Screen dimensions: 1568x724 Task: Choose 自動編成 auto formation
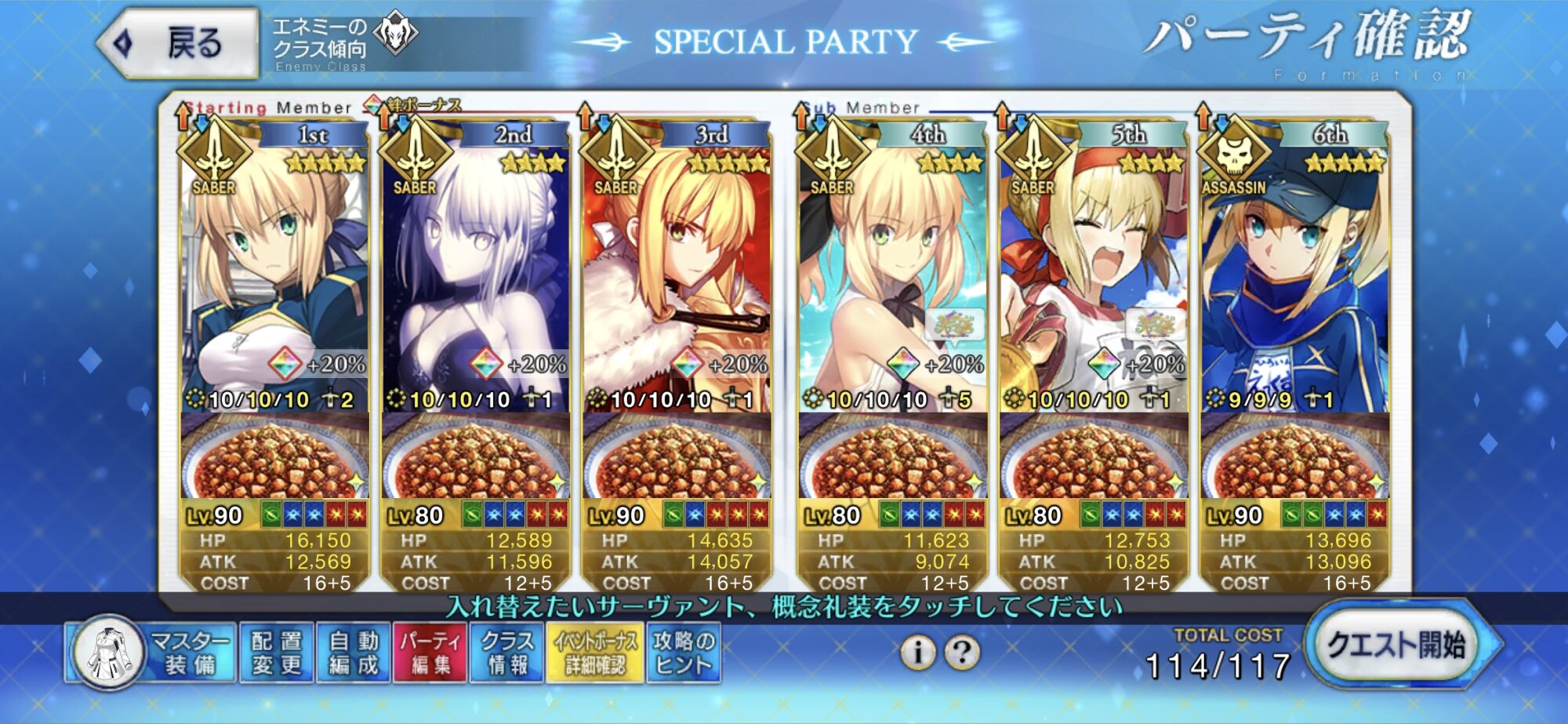[x=354, y=653]
